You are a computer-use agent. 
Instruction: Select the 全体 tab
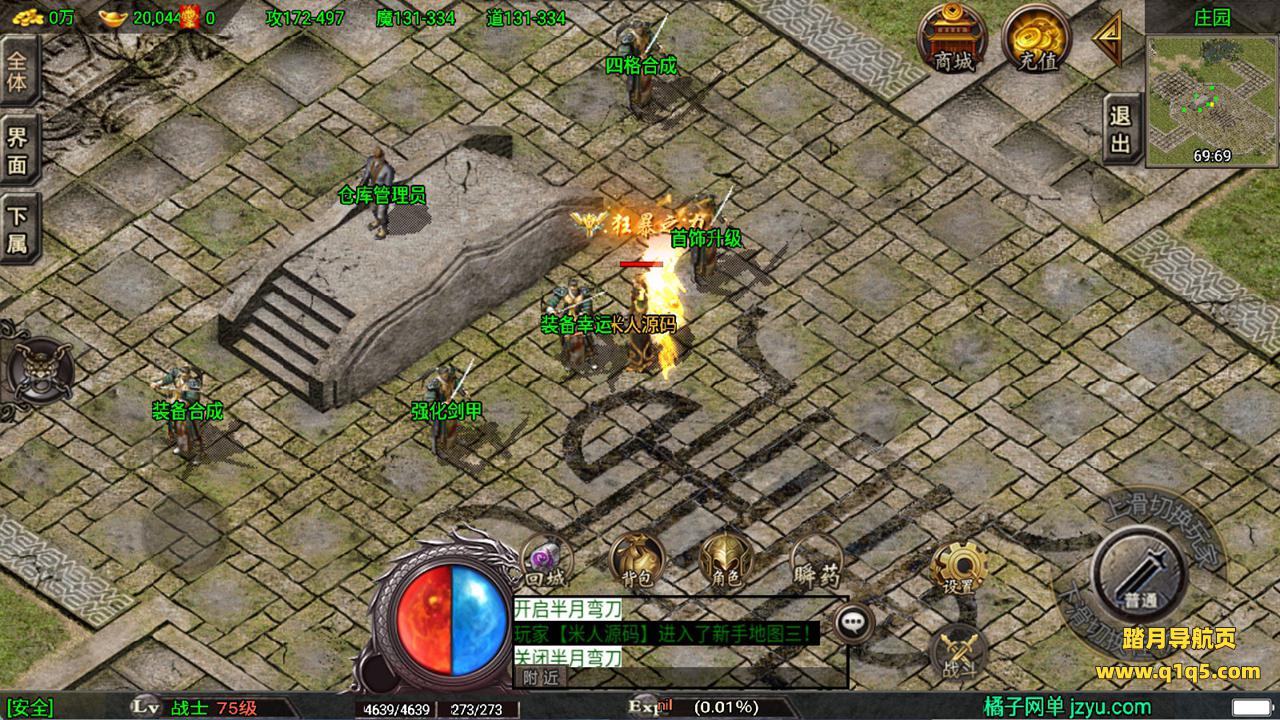pyautogui.click(x=18, y=70)
